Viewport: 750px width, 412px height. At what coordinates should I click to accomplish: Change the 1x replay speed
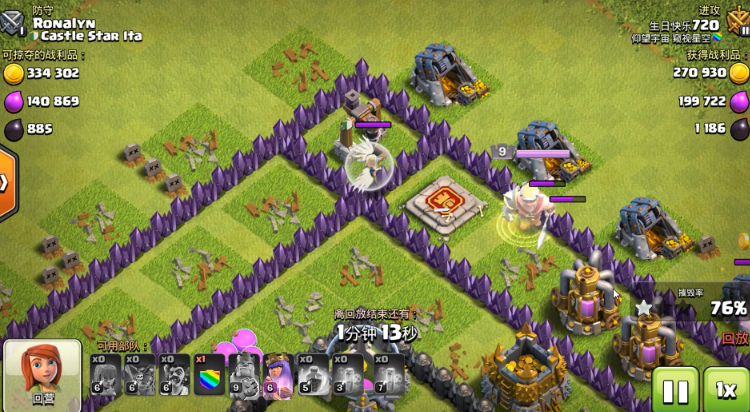click(727, 390)
